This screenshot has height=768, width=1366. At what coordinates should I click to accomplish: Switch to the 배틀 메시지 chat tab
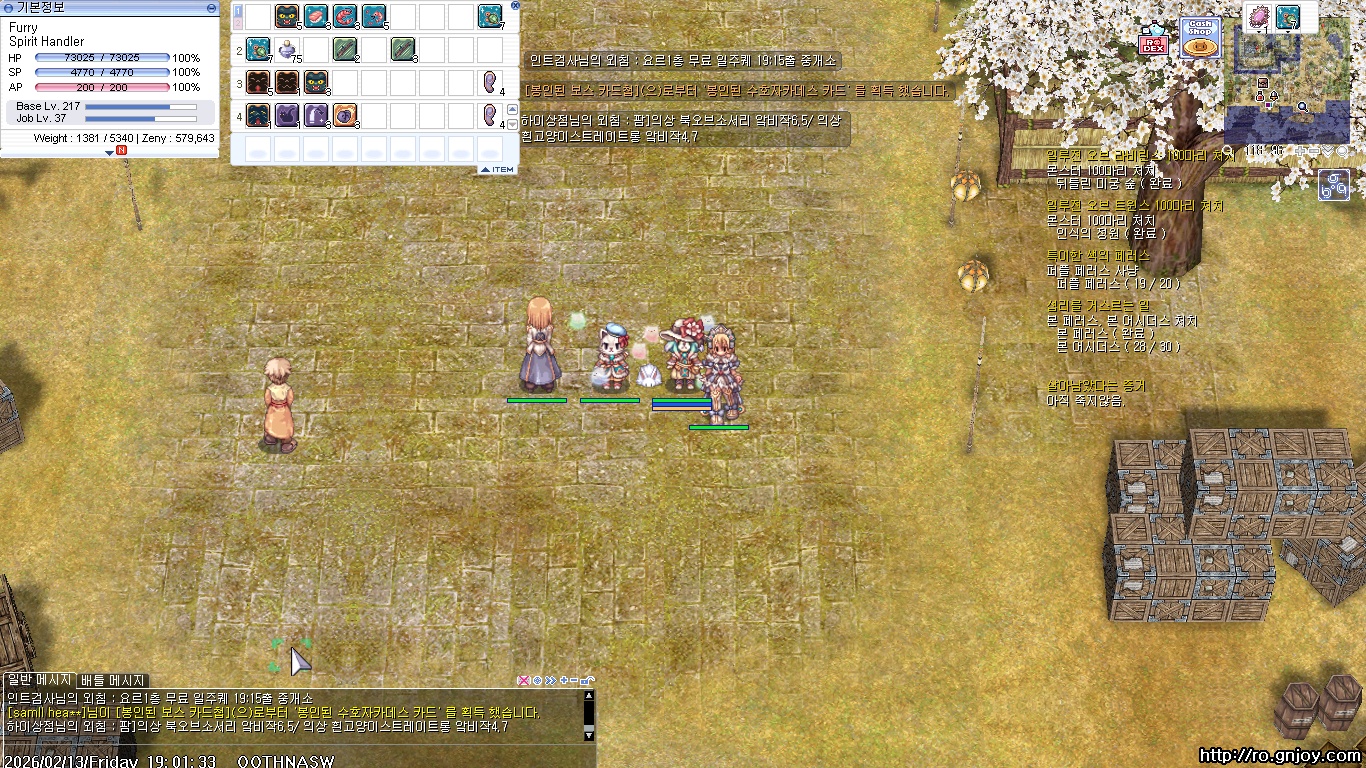(113, 681)
